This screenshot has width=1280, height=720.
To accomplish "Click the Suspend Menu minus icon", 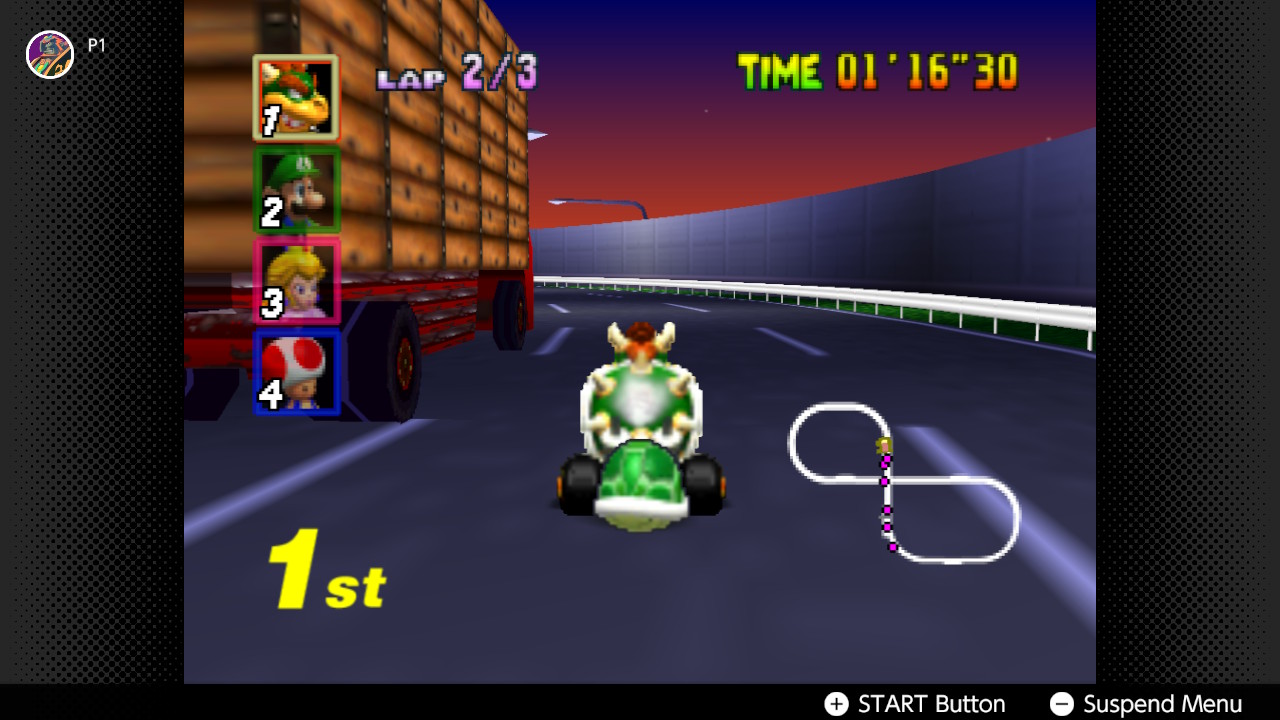I will pyautogui.click(x=1064, y=703).
